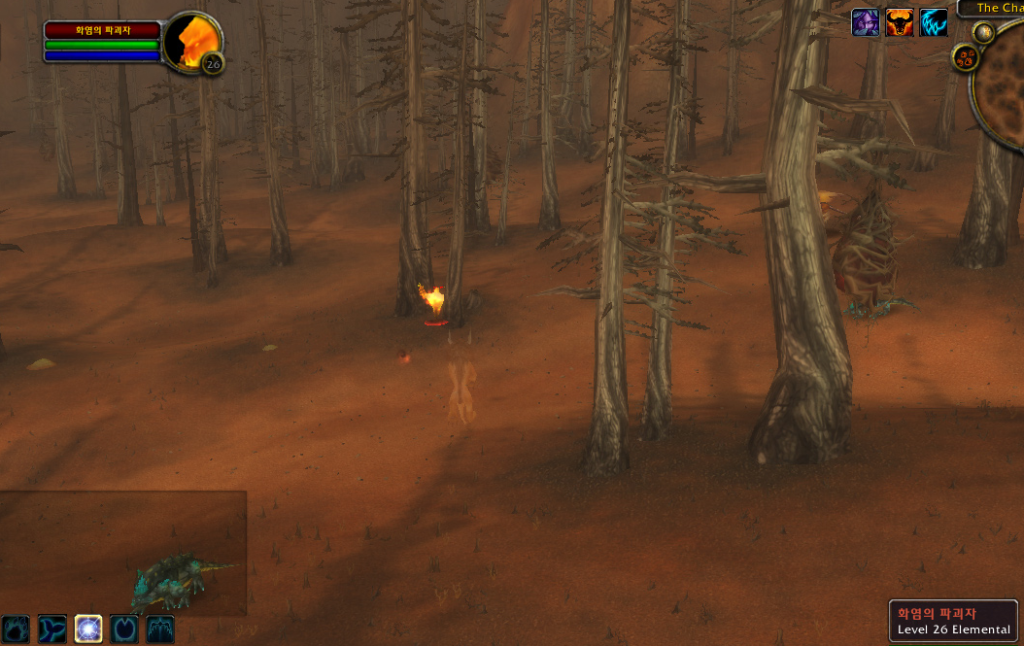Activate the dark winged form icon
Viewport: 1024px width, 646px height.
(161, 629)
